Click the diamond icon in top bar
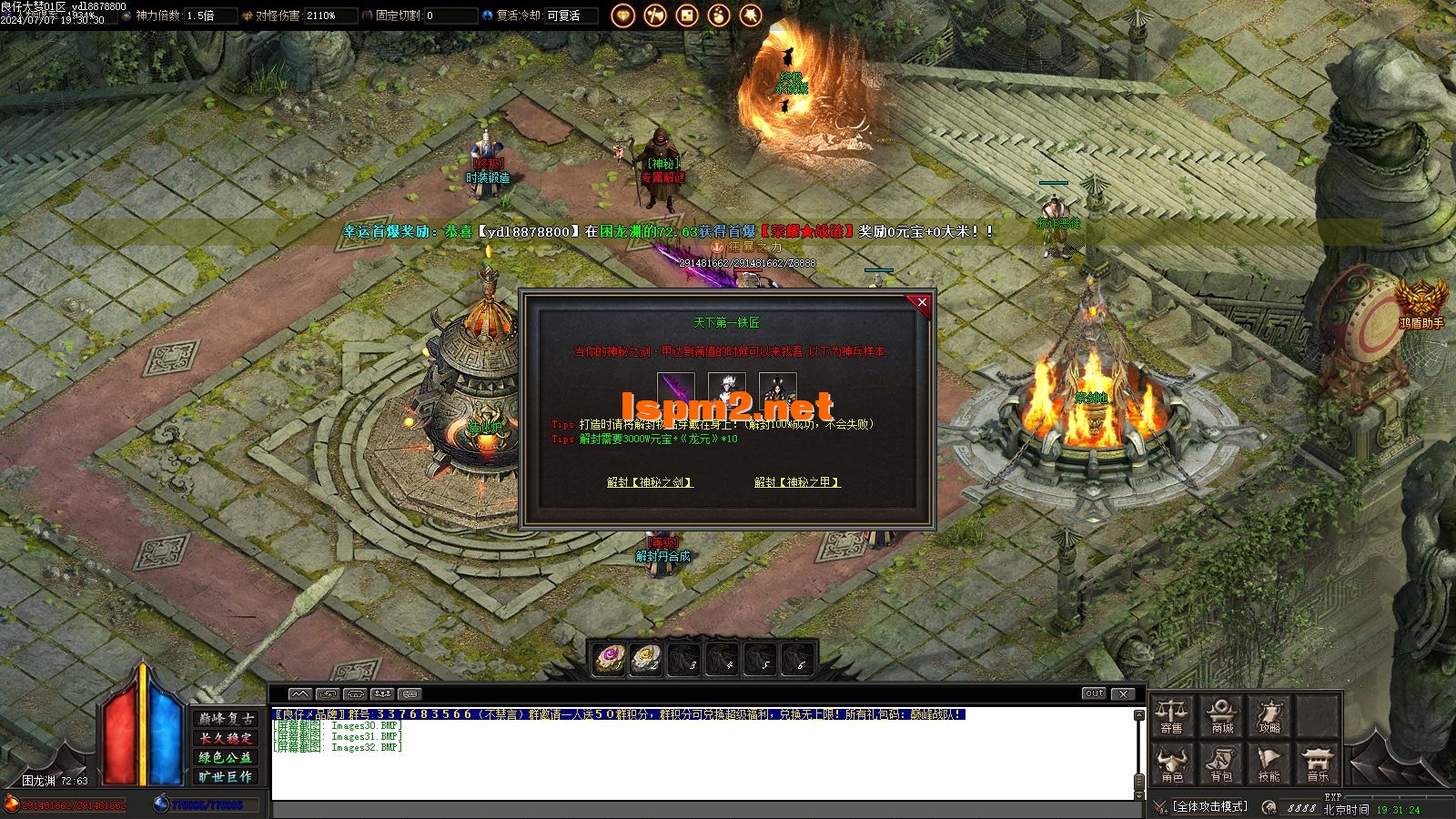 [623, 15]
